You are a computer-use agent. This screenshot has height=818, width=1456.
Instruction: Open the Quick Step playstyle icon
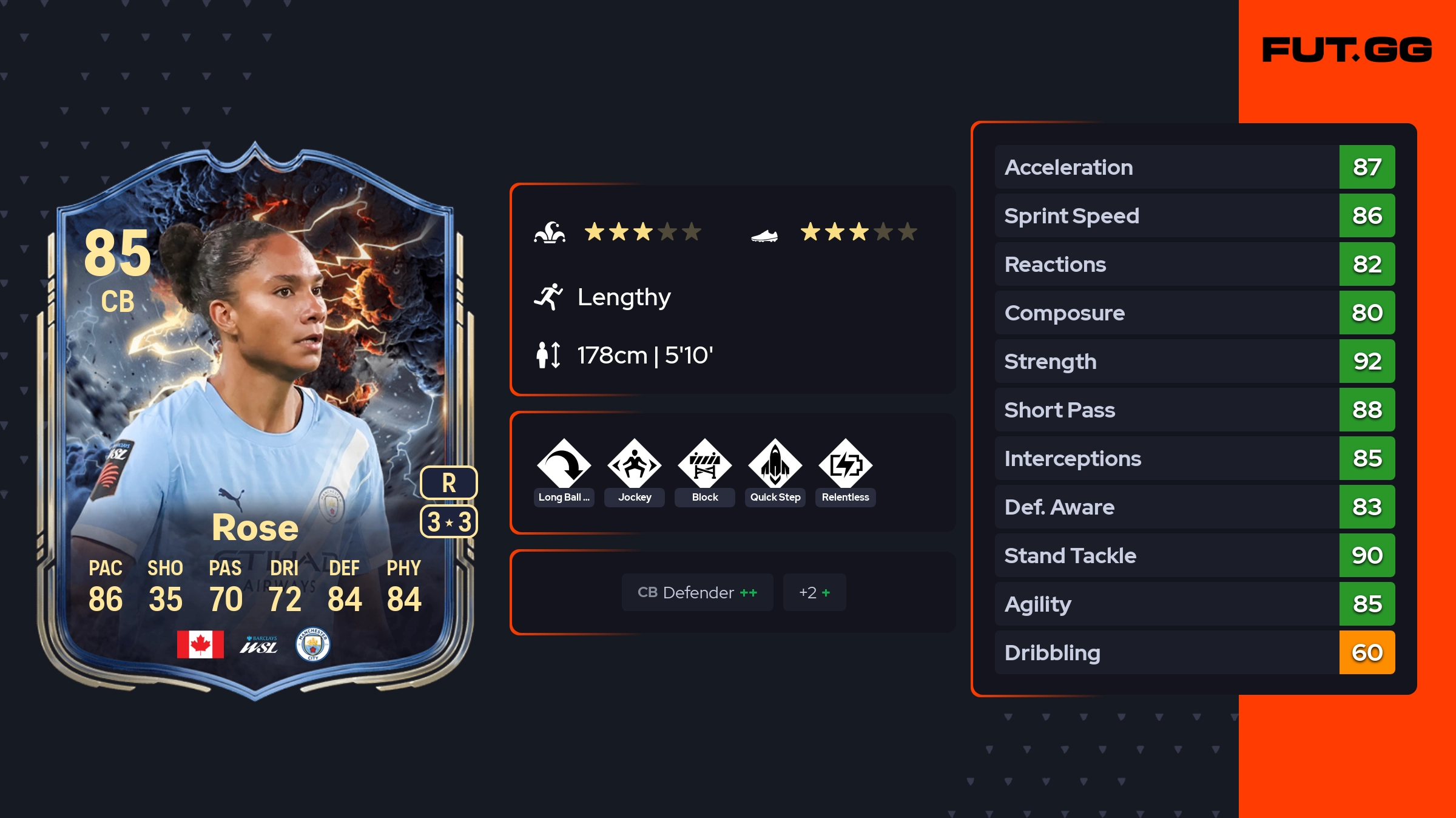coord(775,464)
